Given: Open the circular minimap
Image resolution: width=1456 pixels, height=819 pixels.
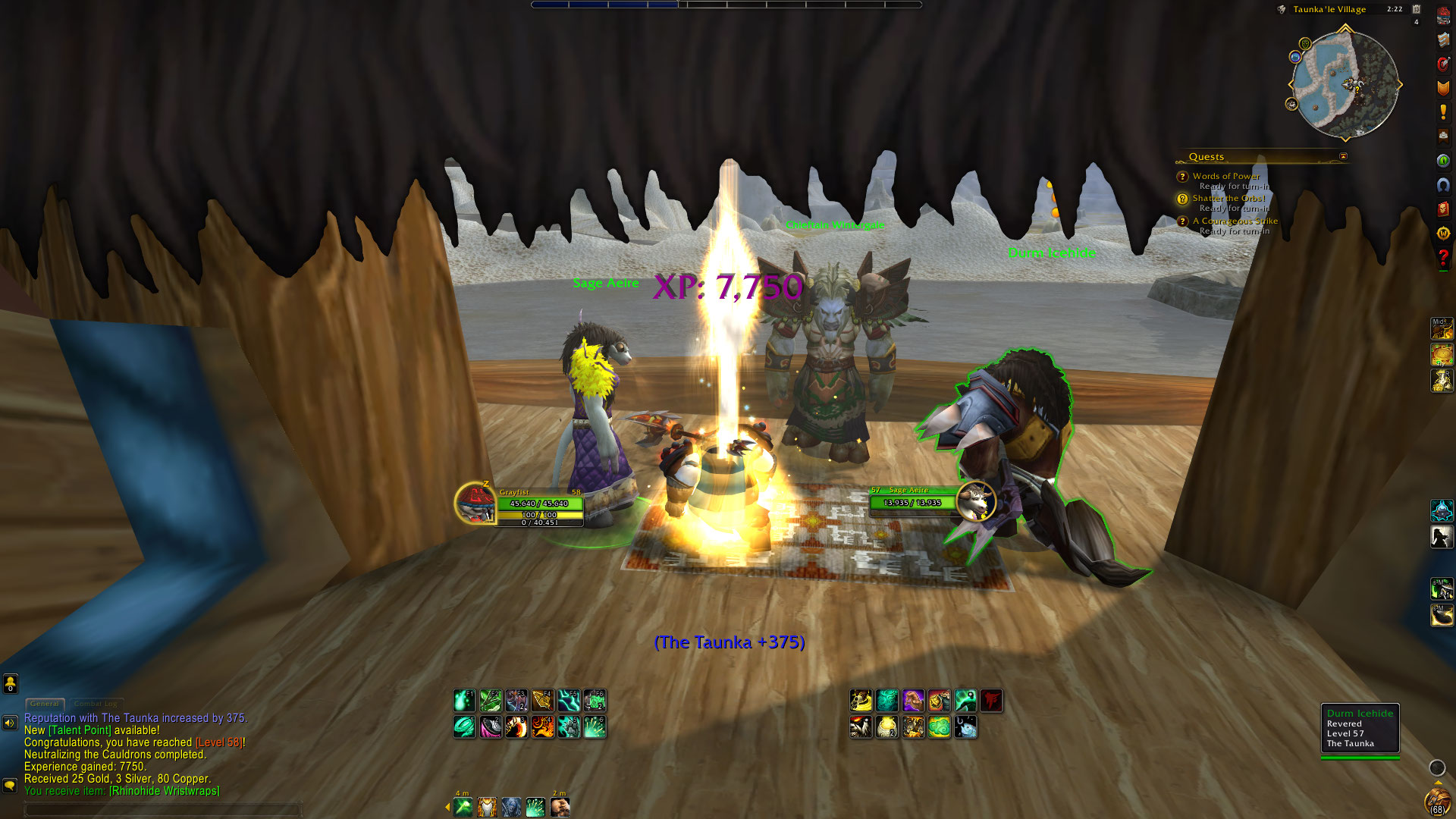Looking at the screenshot, I should (1345, 84).
